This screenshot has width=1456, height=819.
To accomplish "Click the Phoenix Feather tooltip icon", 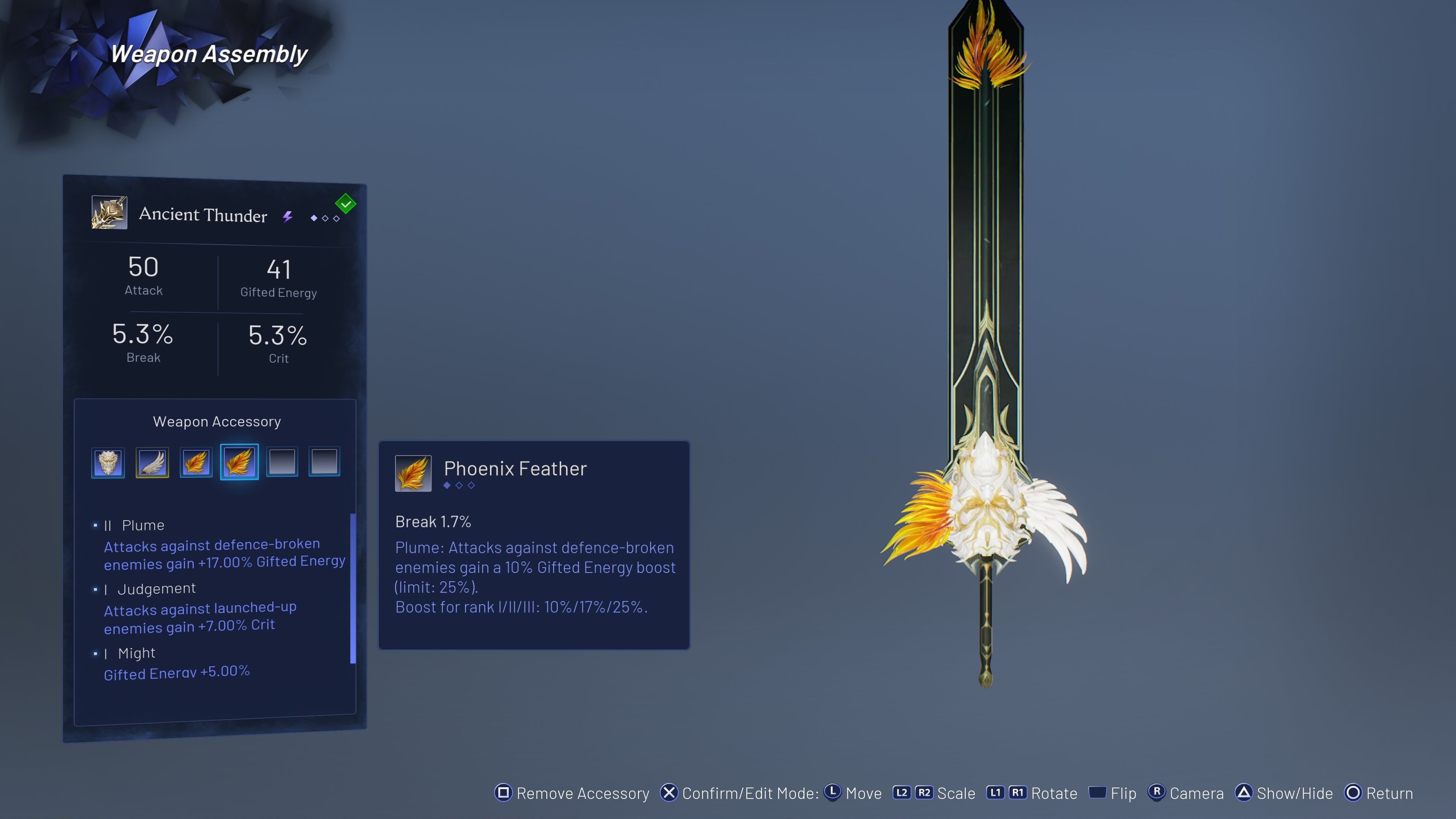I will (413, 474).
